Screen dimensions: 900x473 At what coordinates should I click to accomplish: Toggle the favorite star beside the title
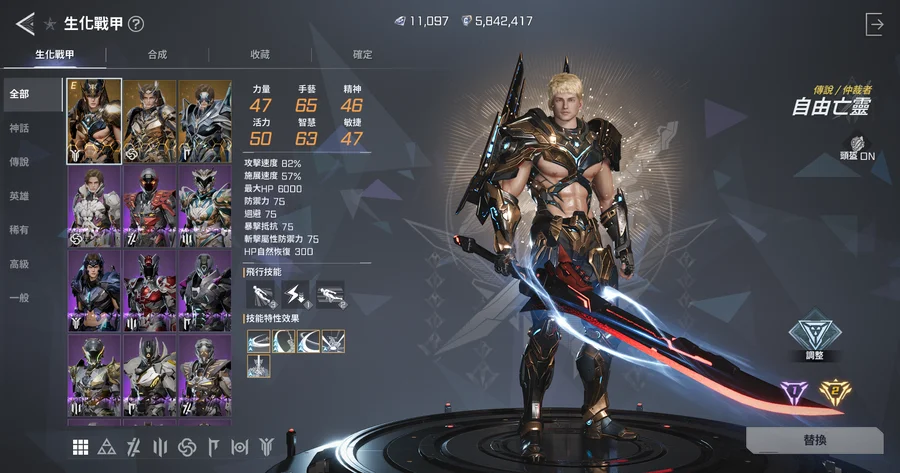pyautogui.click(x=50, y=24)
